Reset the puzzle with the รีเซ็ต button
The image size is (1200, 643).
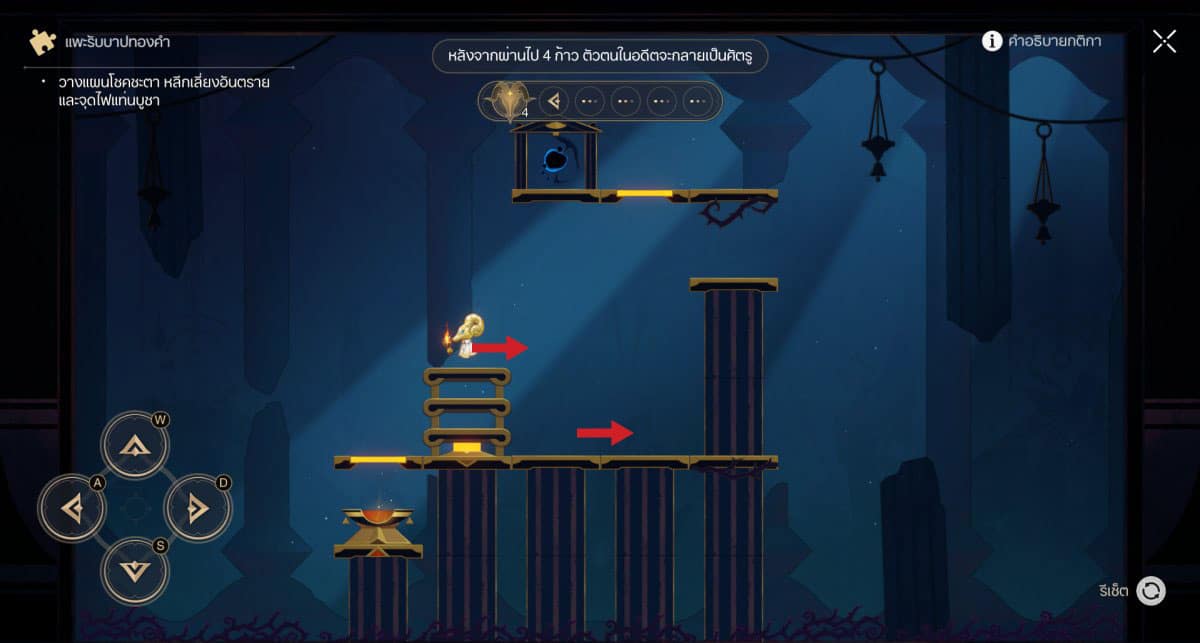(1151, 591)
